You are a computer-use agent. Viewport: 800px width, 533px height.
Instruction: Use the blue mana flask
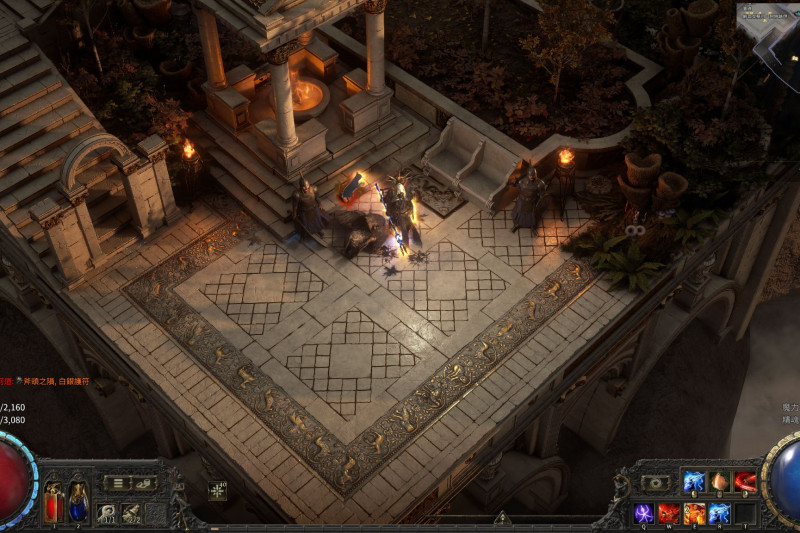point(76,500)
